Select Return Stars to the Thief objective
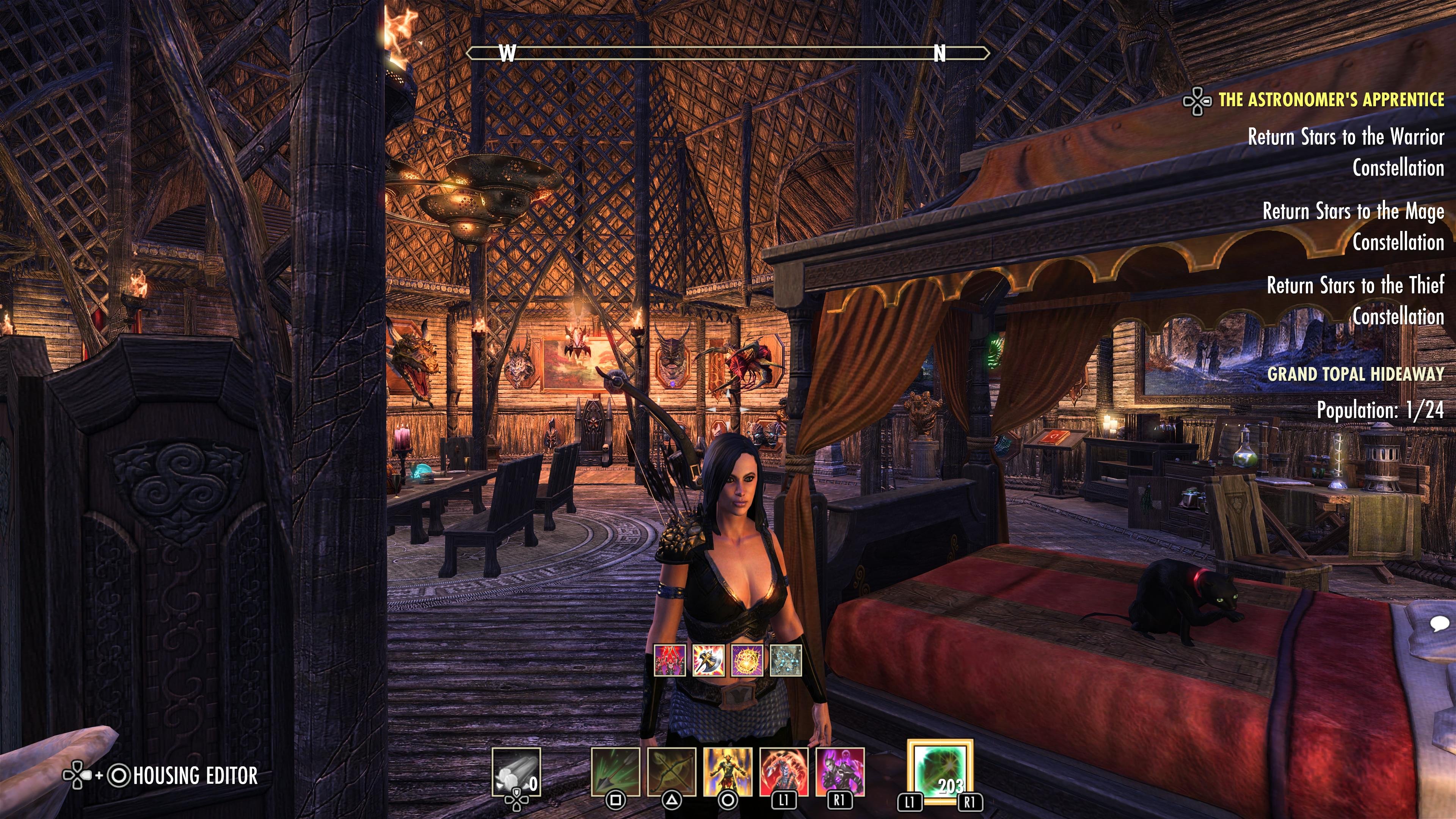 coord(1355,301)
